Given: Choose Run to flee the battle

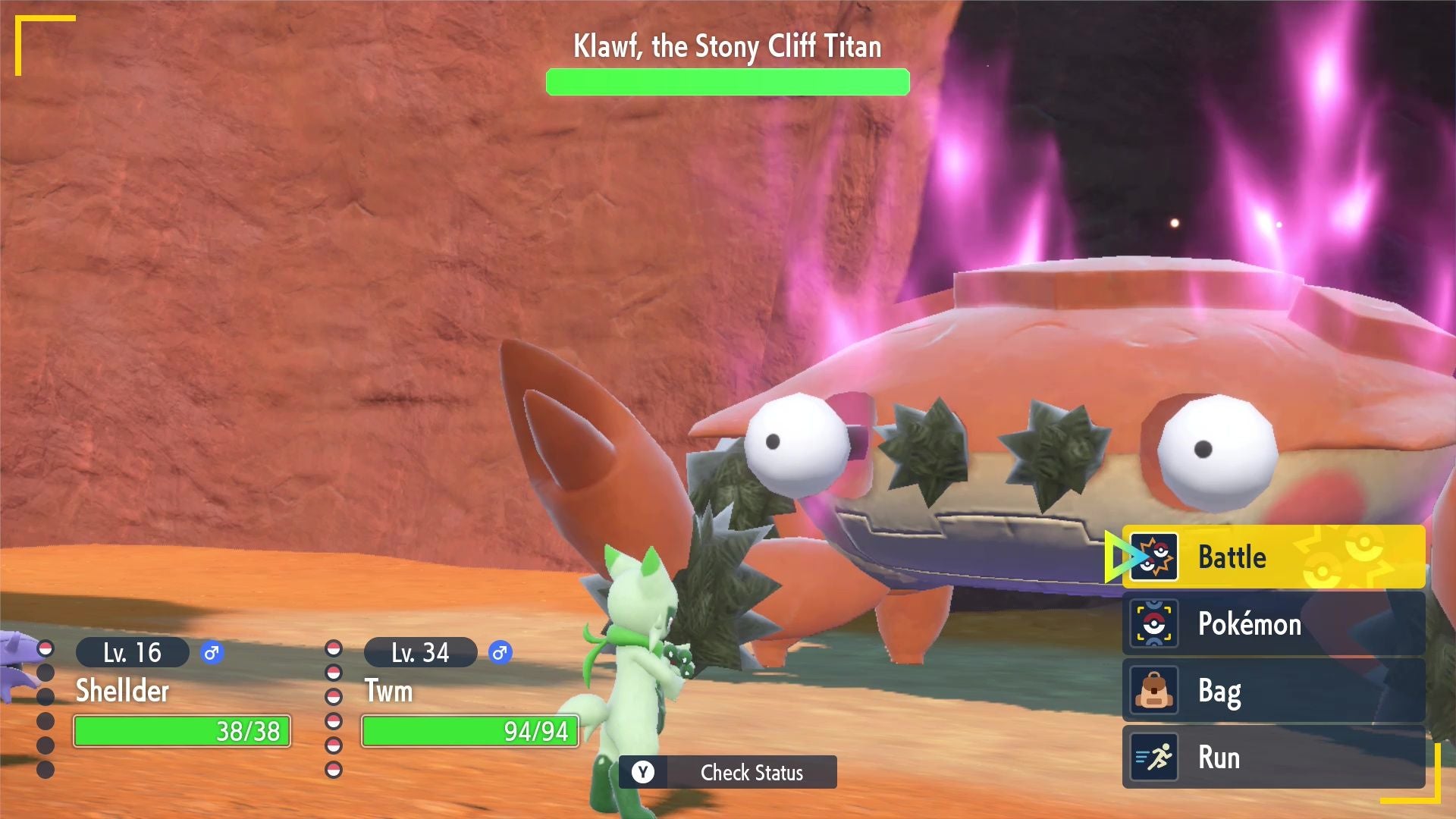Looking at the screenshot, I should coord(1272,758).
